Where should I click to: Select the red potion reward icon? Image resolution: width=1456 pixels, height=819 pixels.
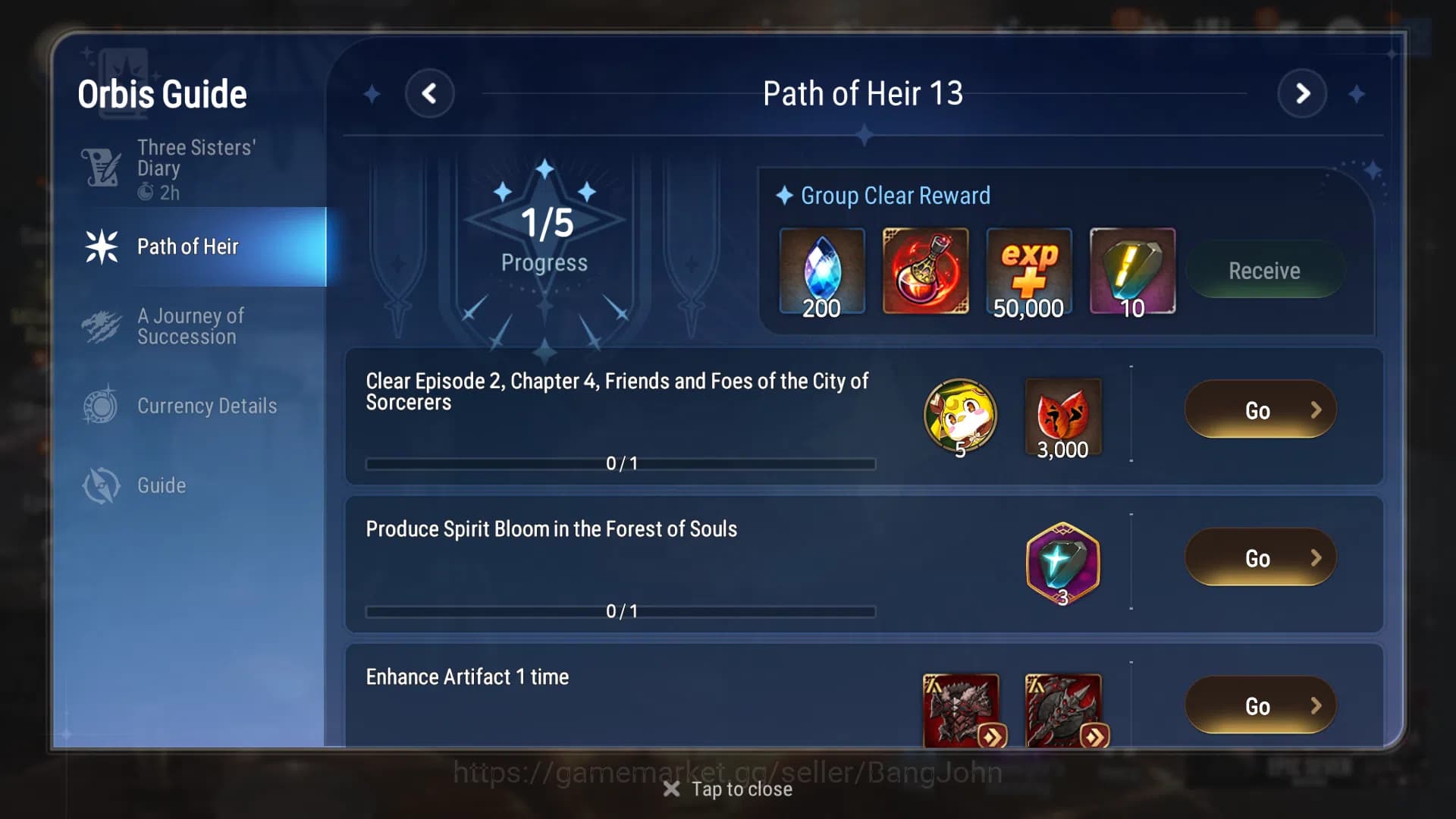coord(925,271)
